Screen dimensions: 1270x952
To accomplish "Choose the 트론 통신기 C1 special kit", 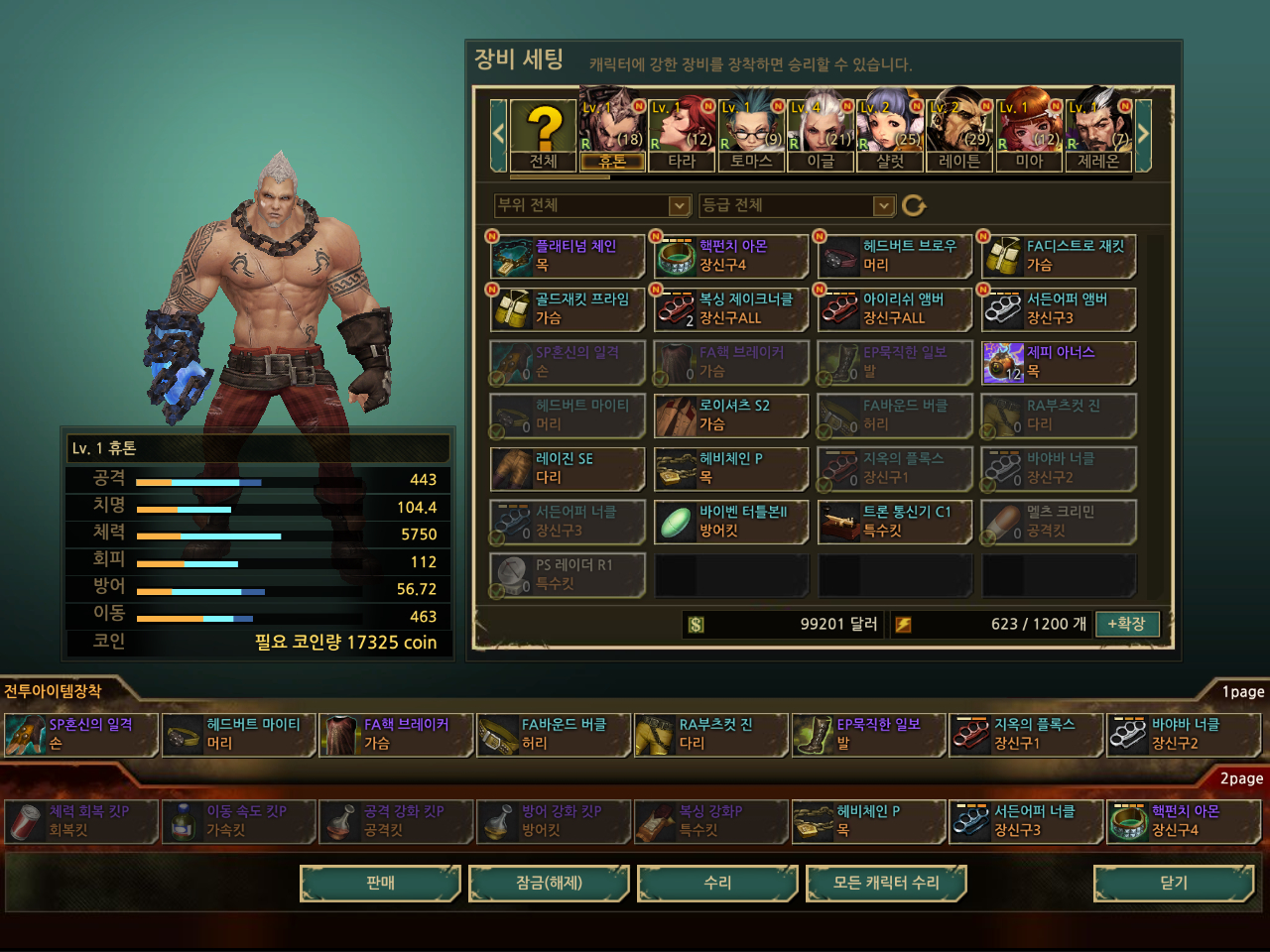I will pos(895,522).
